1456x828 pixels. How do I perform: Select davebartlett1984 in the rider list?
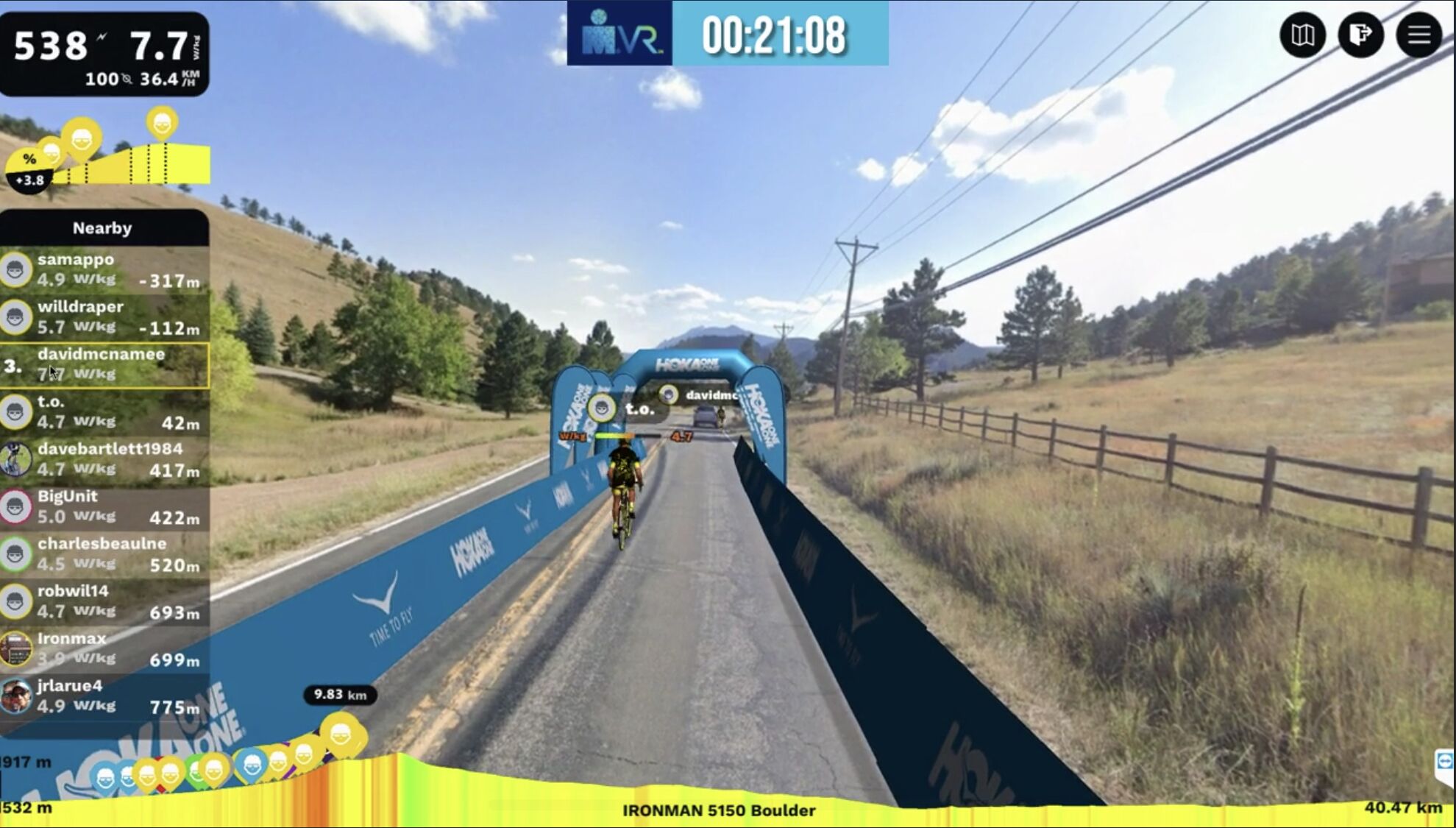[x=104, y=459]
